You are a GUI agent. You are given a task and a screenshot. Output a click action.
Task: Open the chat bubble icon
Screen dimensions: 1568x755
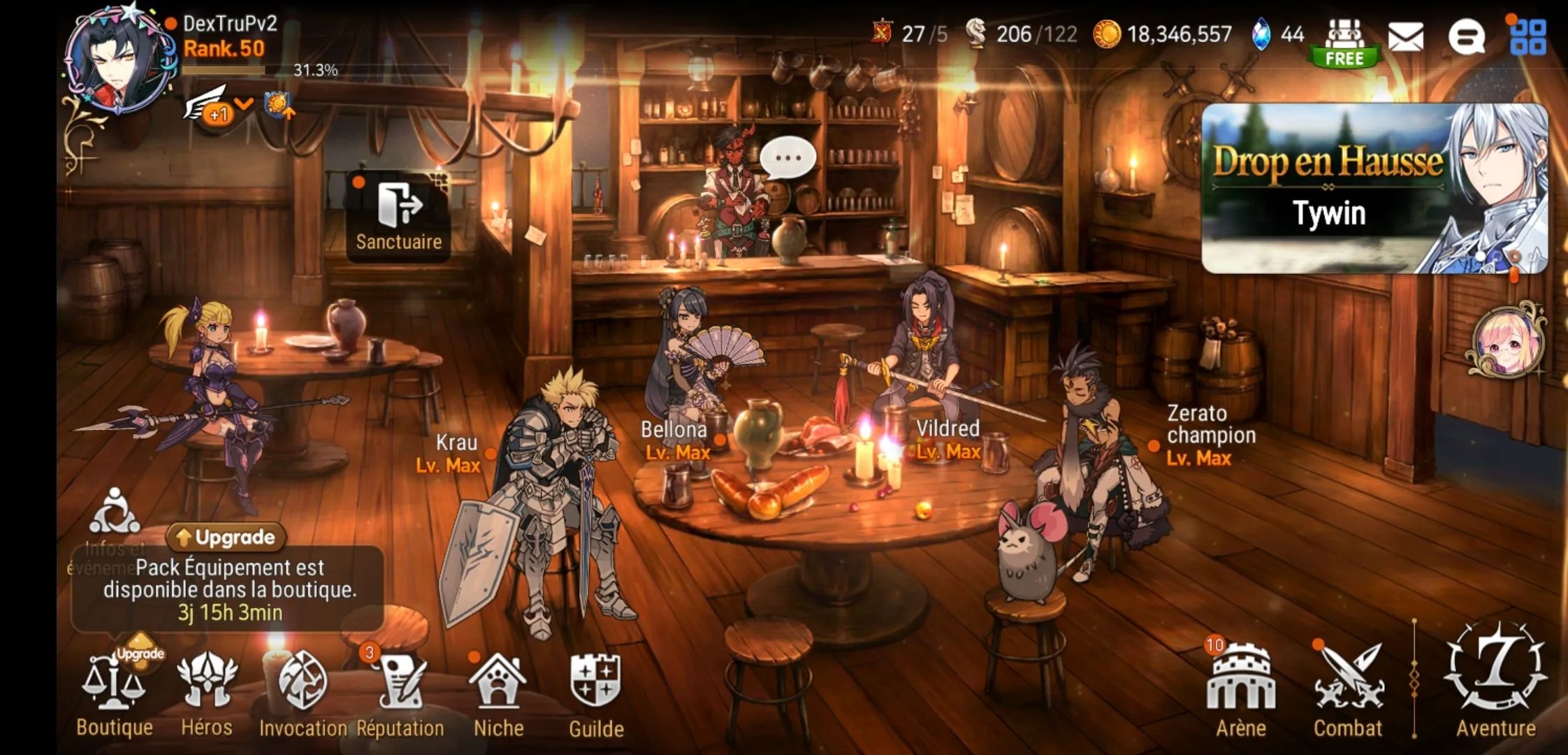[1467, 36]
